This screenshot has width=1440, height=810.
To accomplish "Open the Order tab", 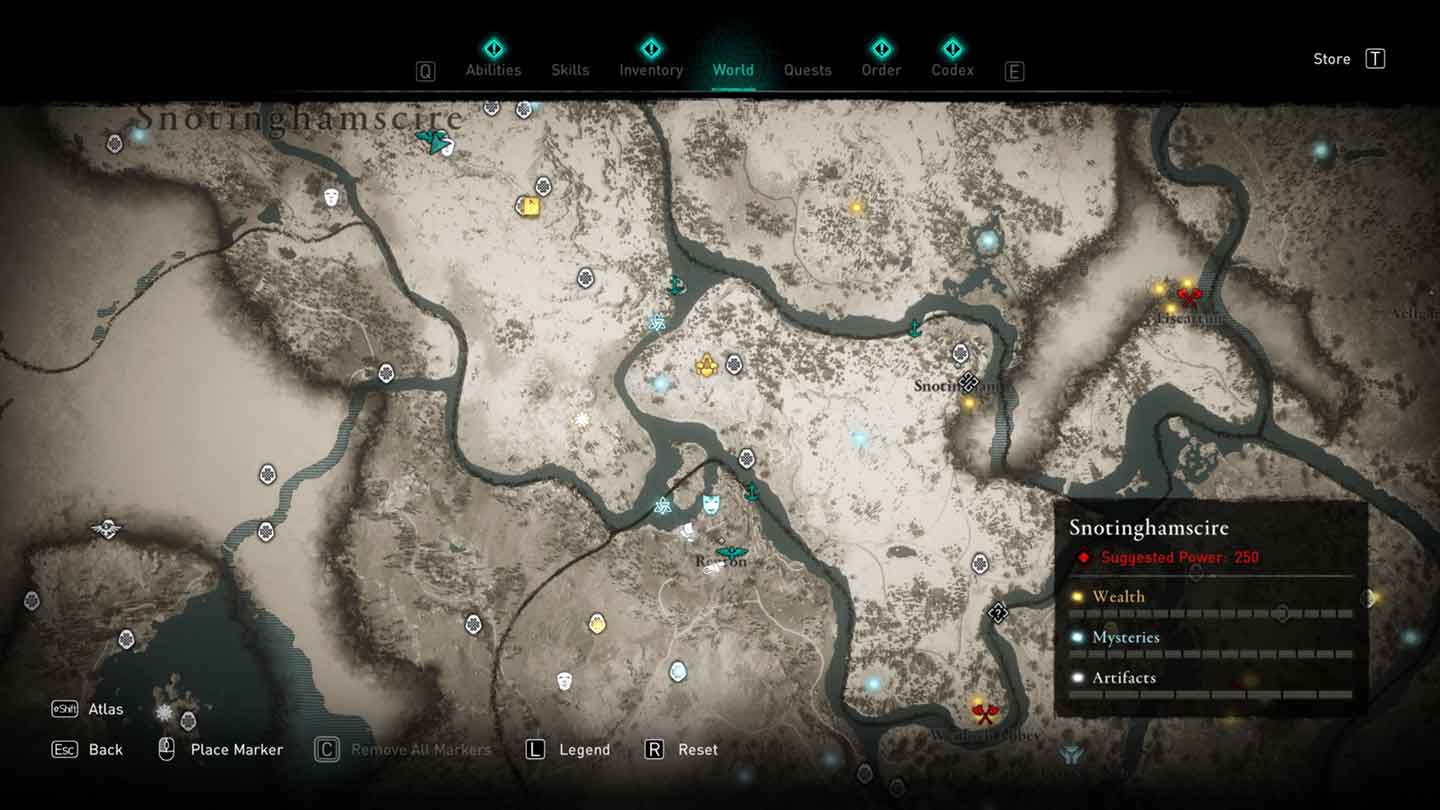I will (881, 70).
